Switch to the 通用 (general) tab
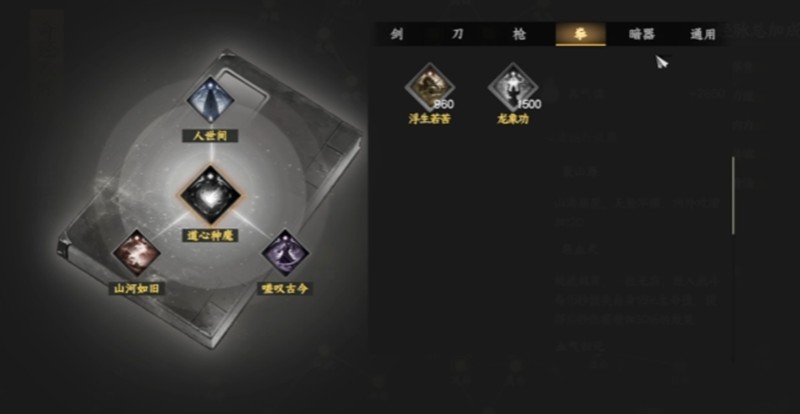Viewport: 800px width, 414px height. pos(702,34)
